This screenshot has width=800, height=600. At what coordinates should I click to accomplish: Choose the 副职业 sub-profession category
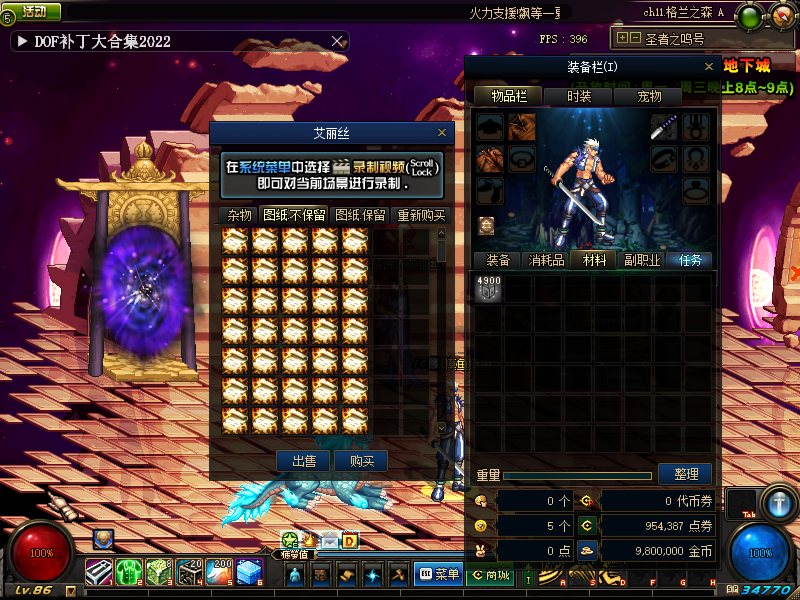click(x=643, y=260)
